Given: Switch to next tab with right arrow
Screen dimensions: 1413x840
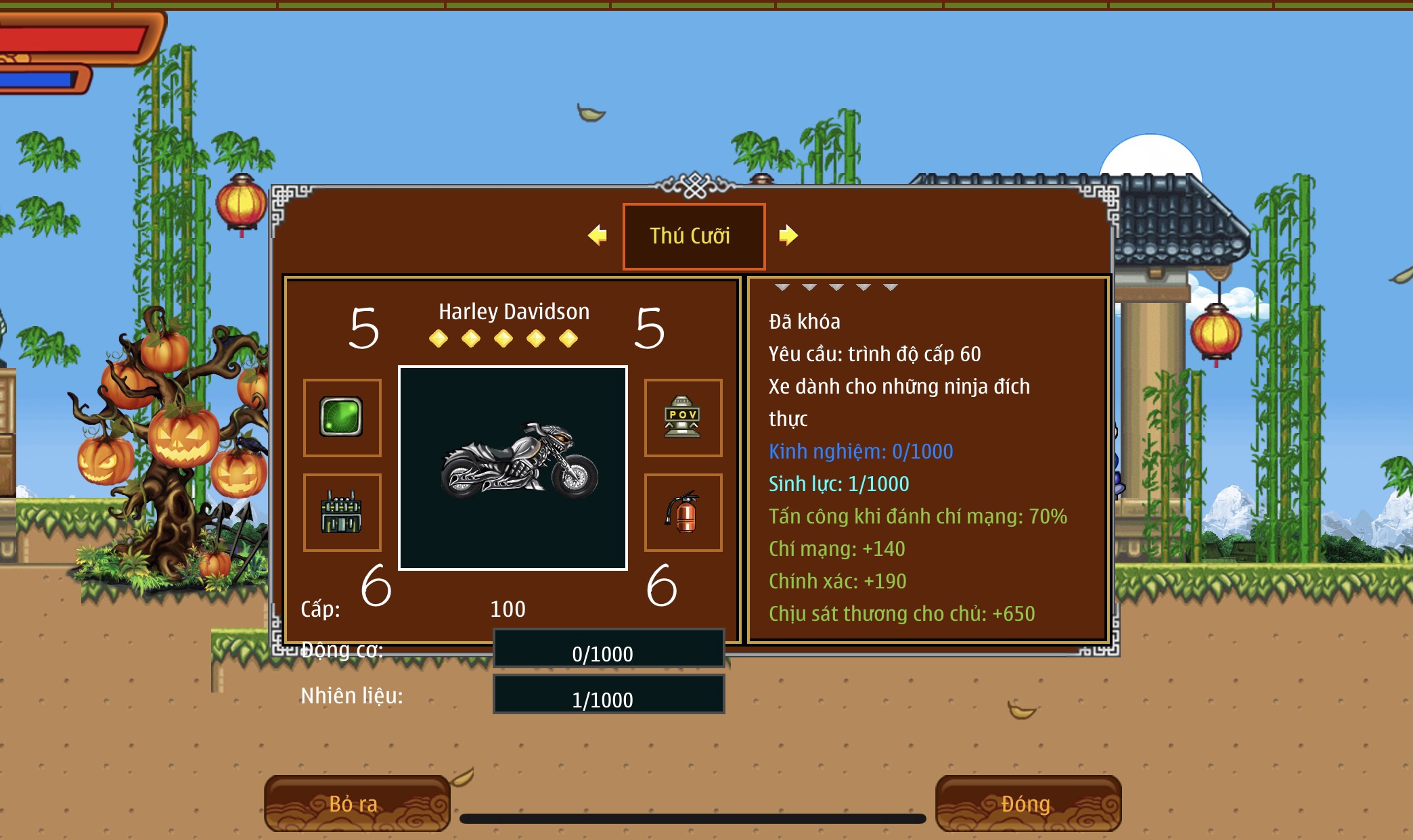Looking at the screenshot, I should click(x=788, y=235).
